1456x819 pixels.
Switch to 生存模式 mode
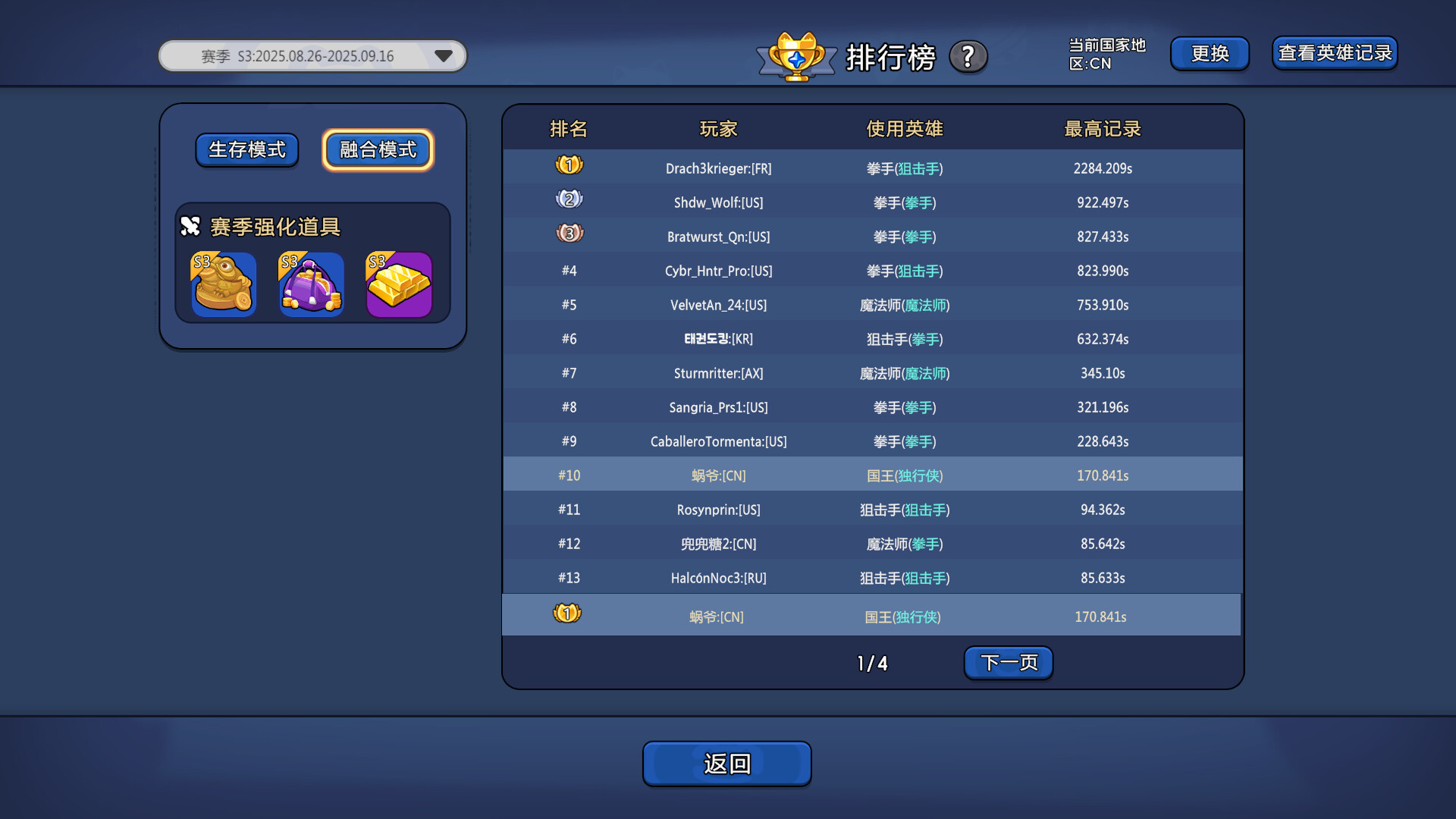[246, 150]
